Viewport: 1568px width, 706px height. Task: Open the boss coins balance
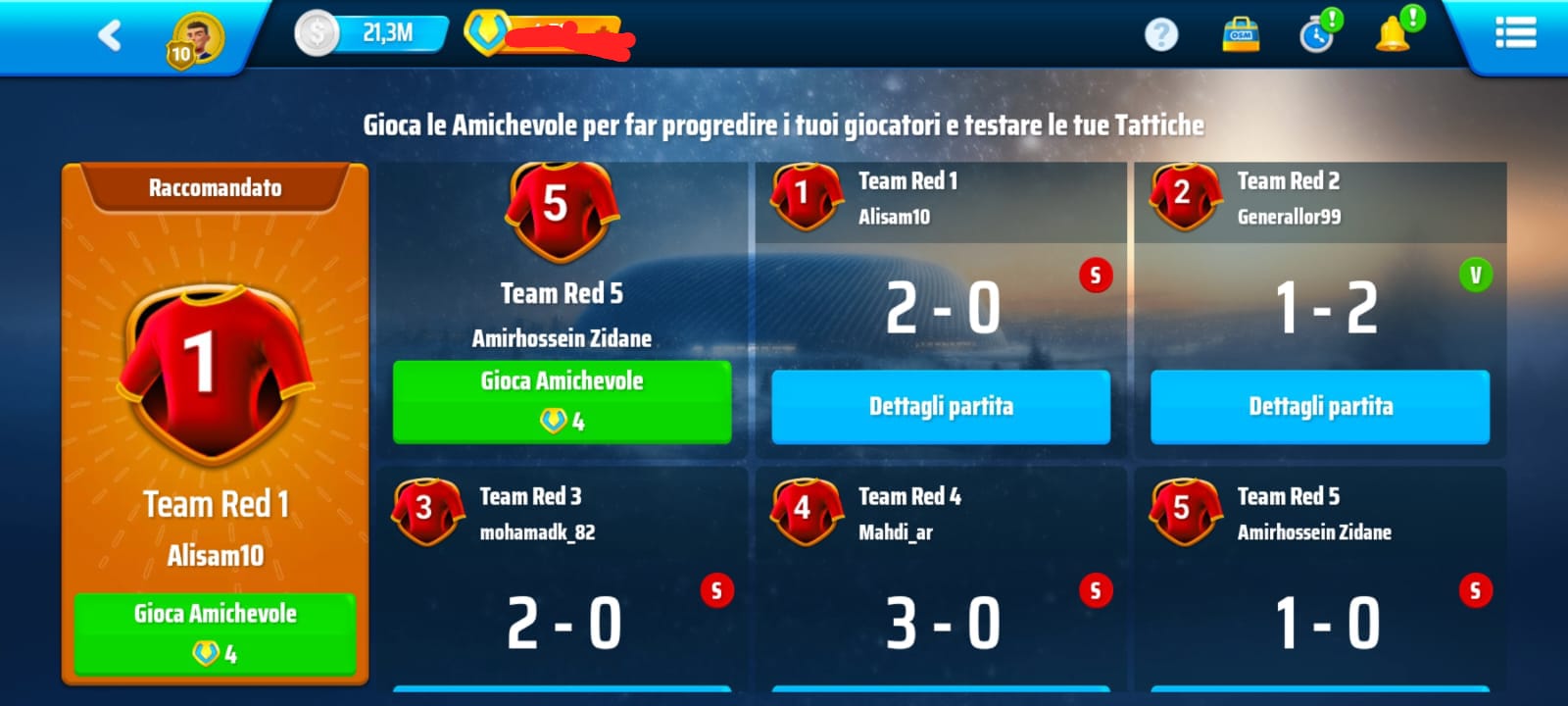coord(544,35)
